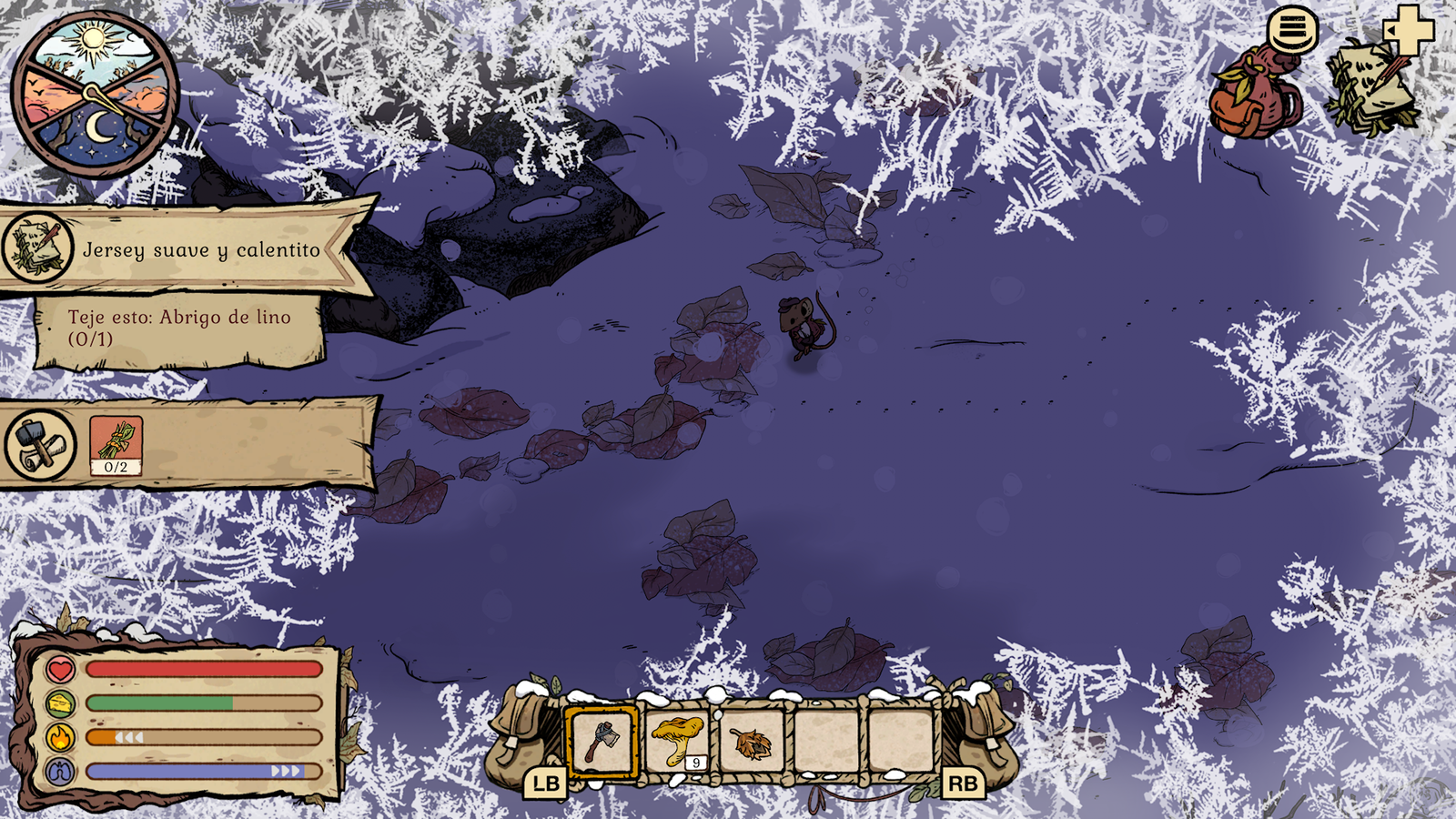The height and width of the screenshot is (819, 1456).
Task: Select the axe hotbar slot
Action: click(602, 742)
